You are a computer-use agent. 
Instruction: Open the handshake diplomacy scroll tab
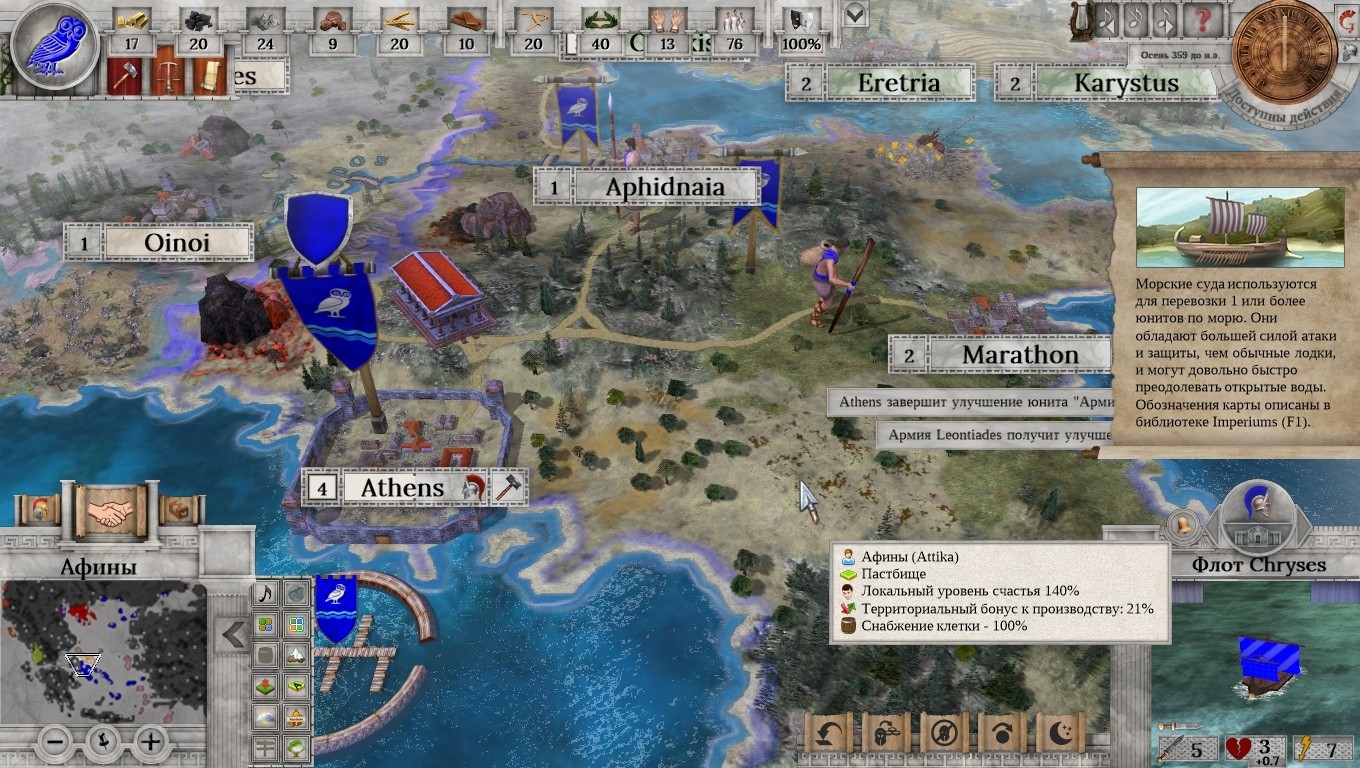pyautogui.click(x=110, y=511)
